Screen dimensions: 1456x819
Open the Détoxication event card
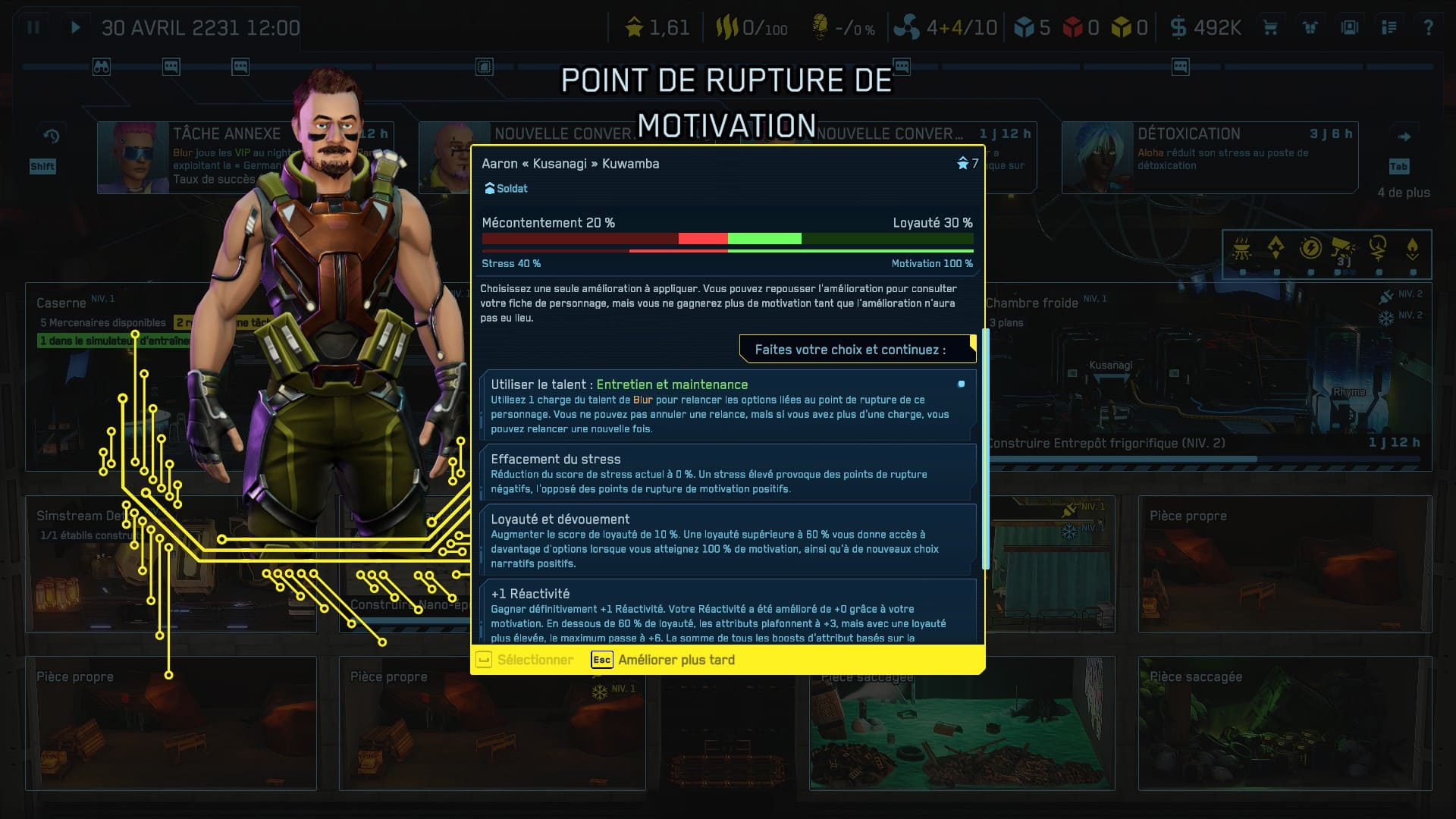click(1209, 157)
